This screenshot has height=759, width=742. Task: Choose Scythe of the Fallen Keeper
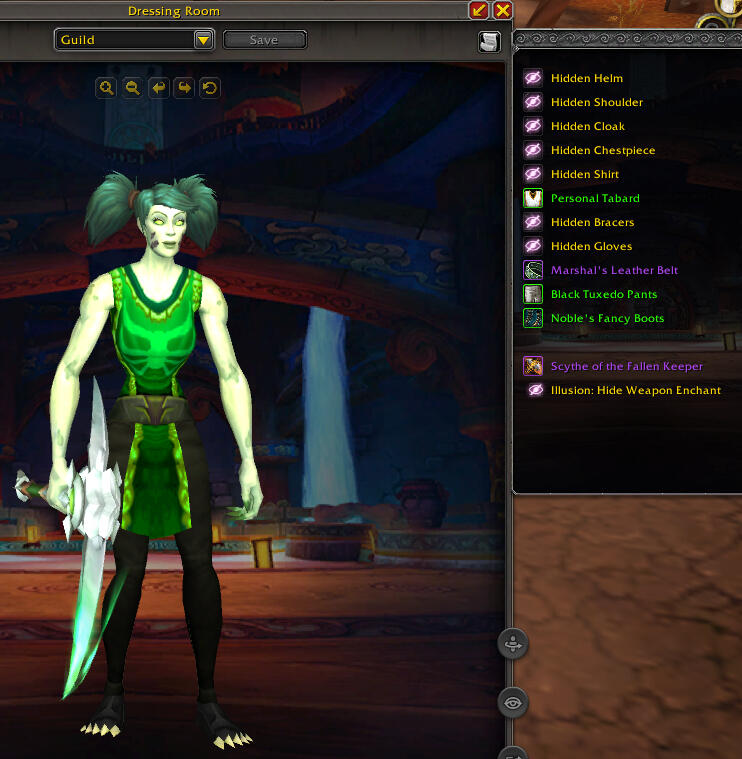click(626, 366)
